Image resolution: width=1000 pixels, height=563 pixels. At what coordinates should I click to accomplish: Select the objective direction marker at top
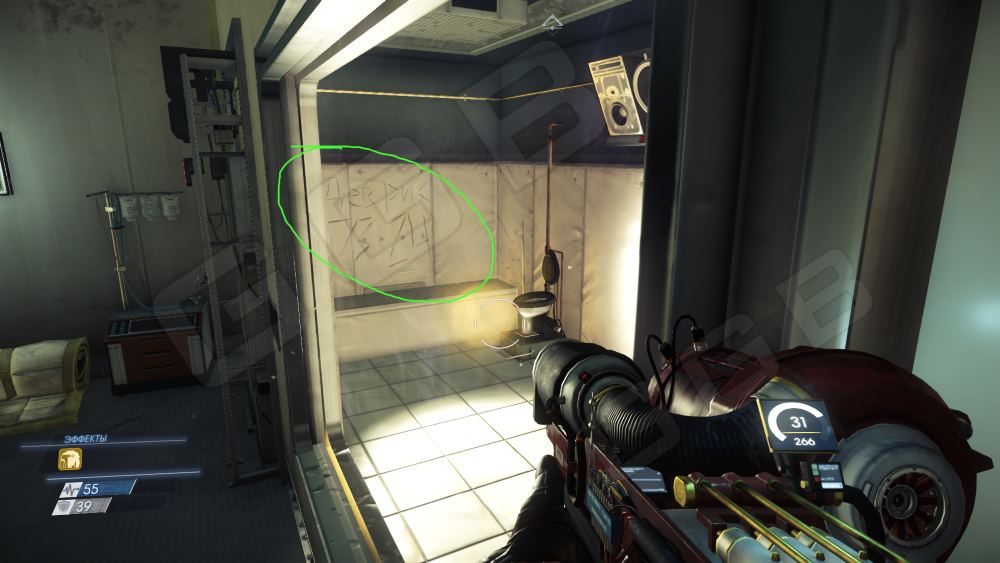pos(547,20)
